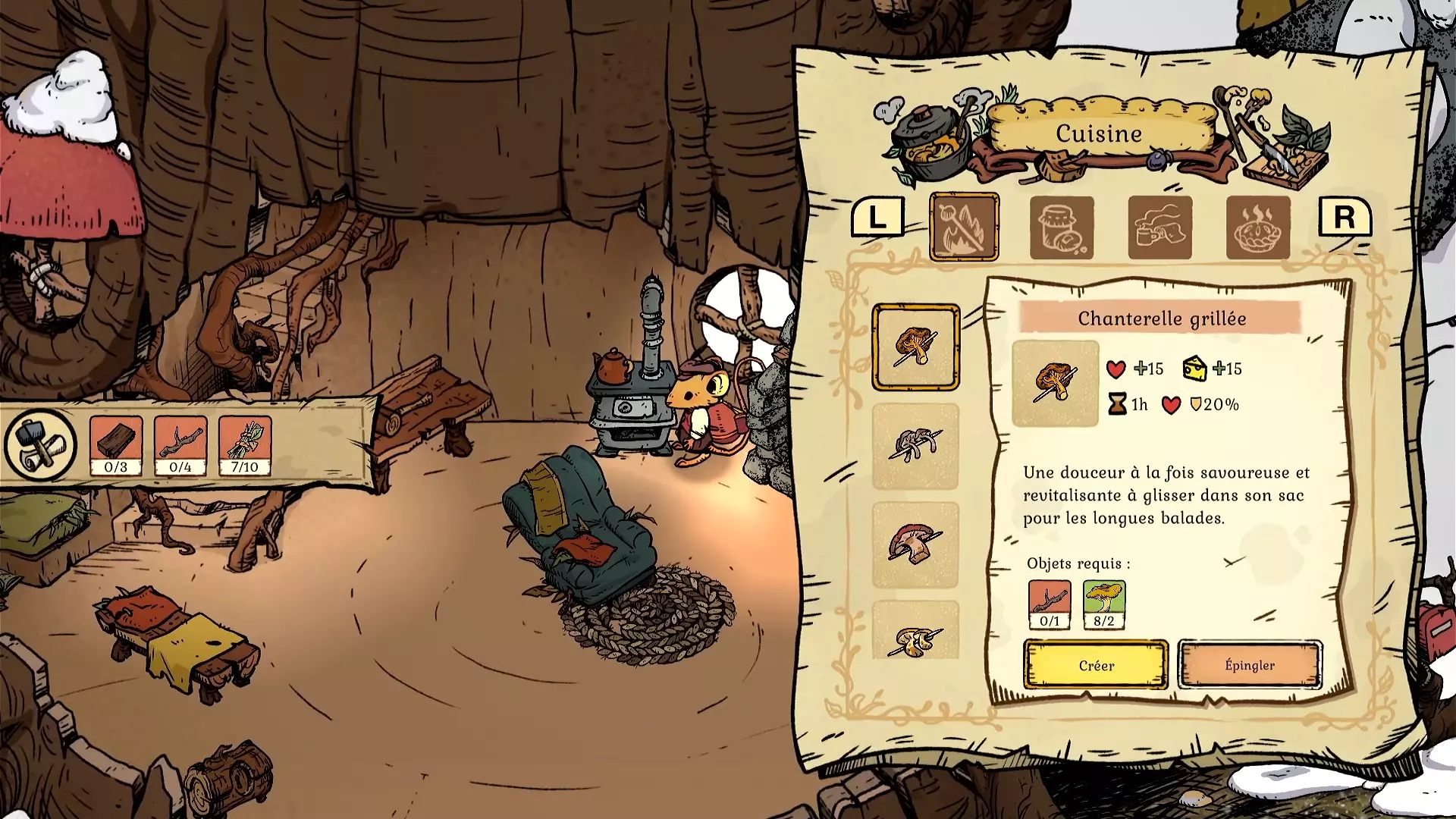Click the required twig ingredient slot
The width and height of the screenshot is (1456, 819).
[x=1050, y=604]
